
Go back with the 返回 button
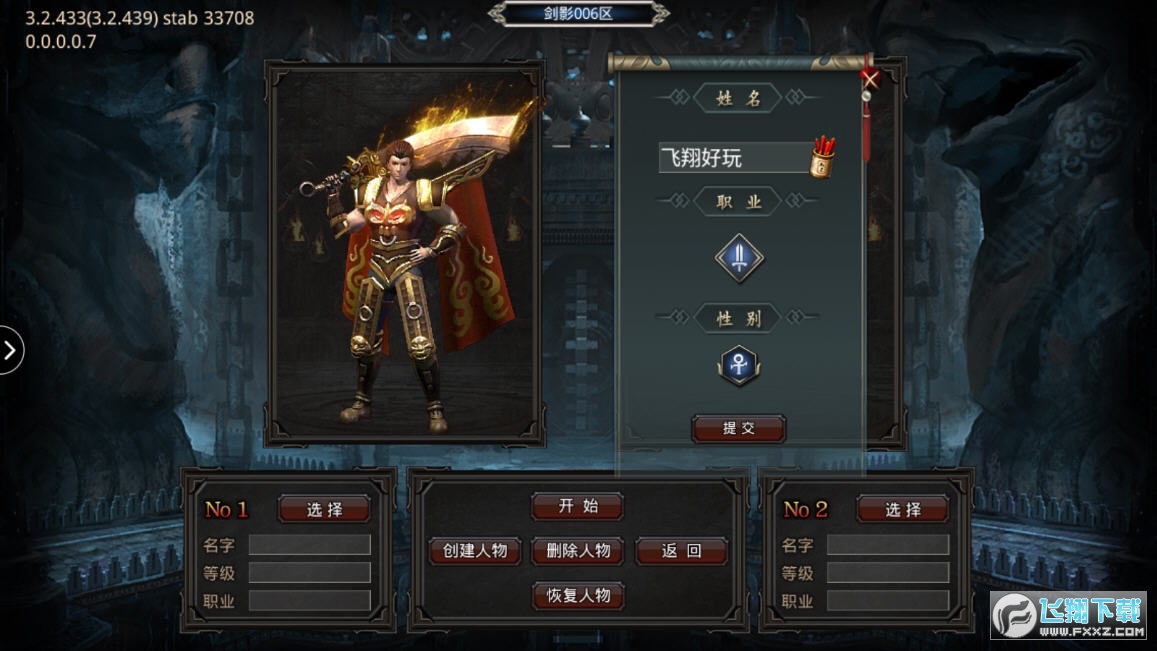pyautogui.click(x=681, y=551)
